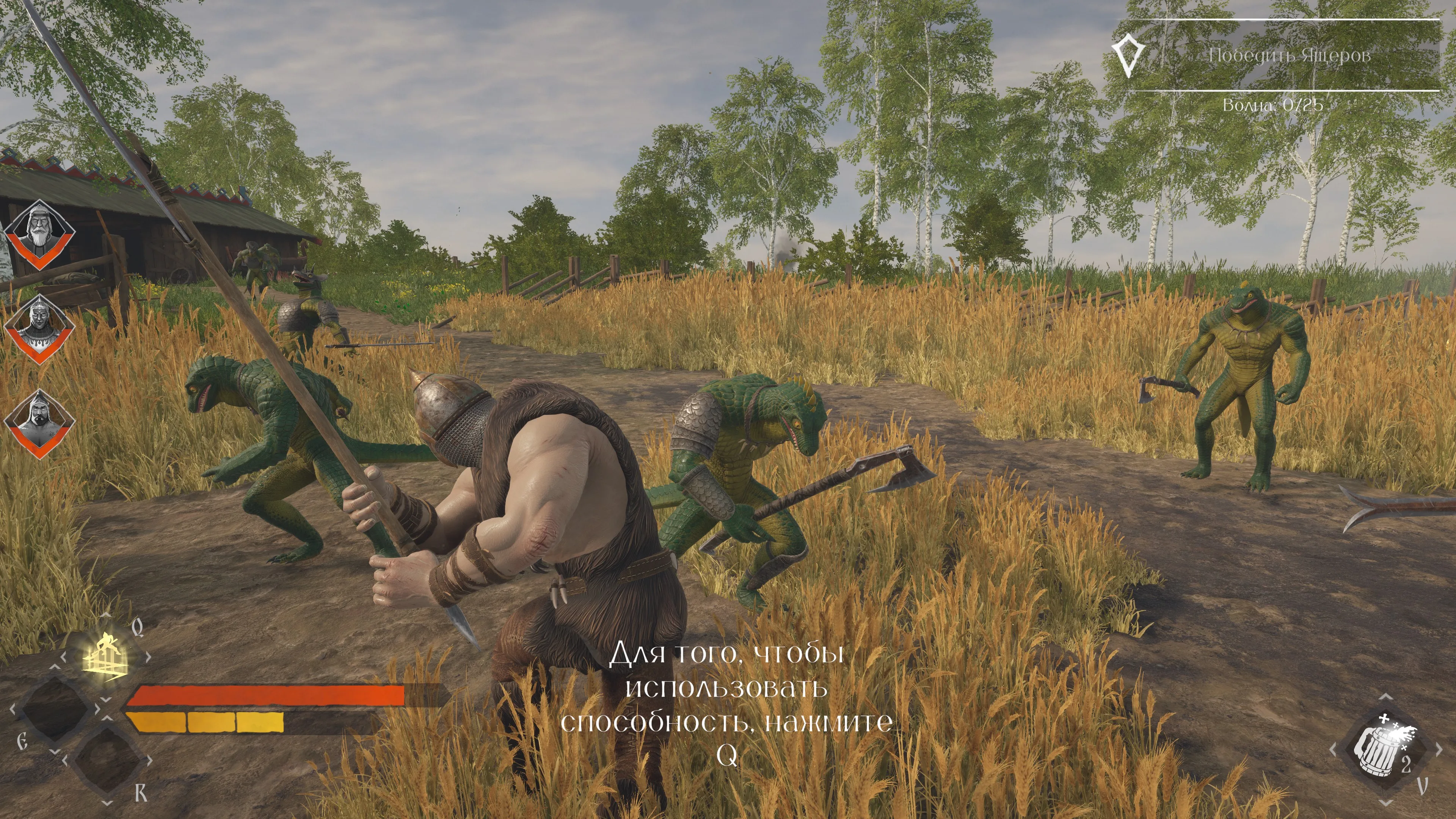Open the Победить Ящеров objective tracker
1456x819 pixels.
click(1289, 56)
